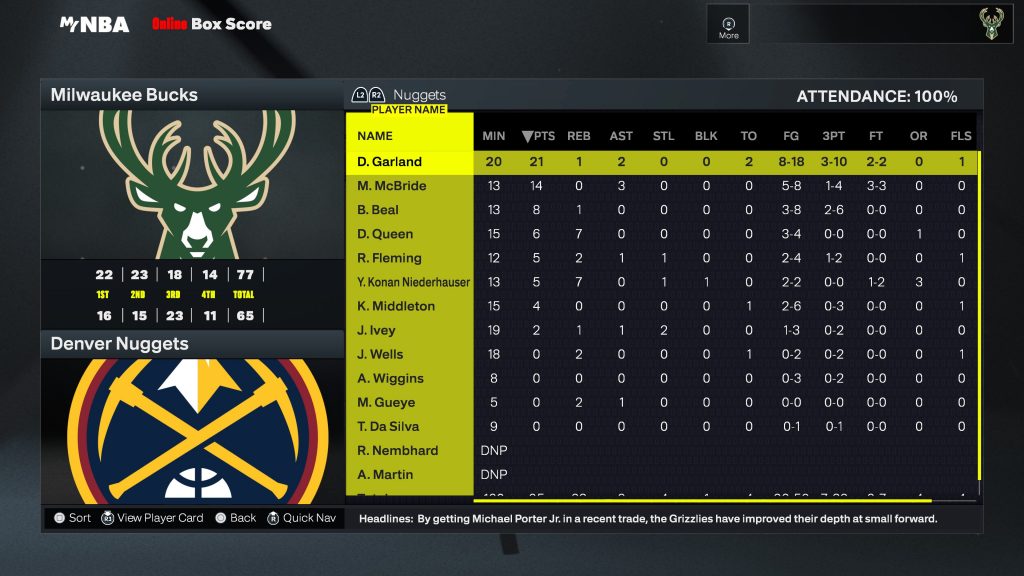This screenshot has width=1024, height=576.
Task: Highlight D. Queen's player row
Action: click(x=385, y=234)
